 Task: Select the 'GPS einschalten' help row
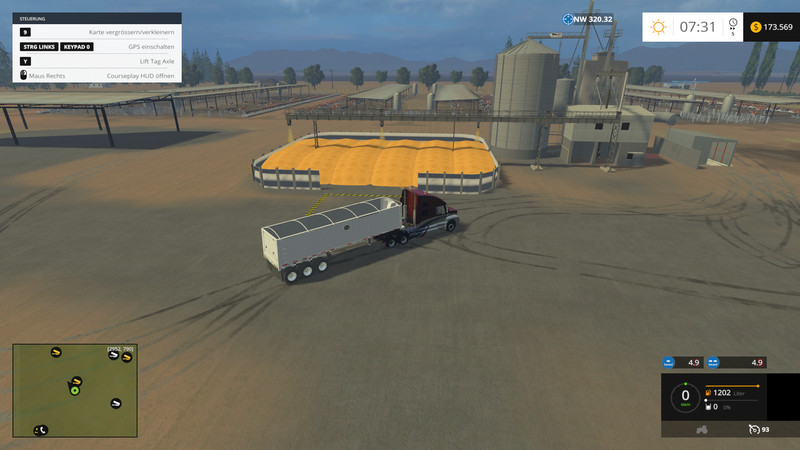(97, 46)
